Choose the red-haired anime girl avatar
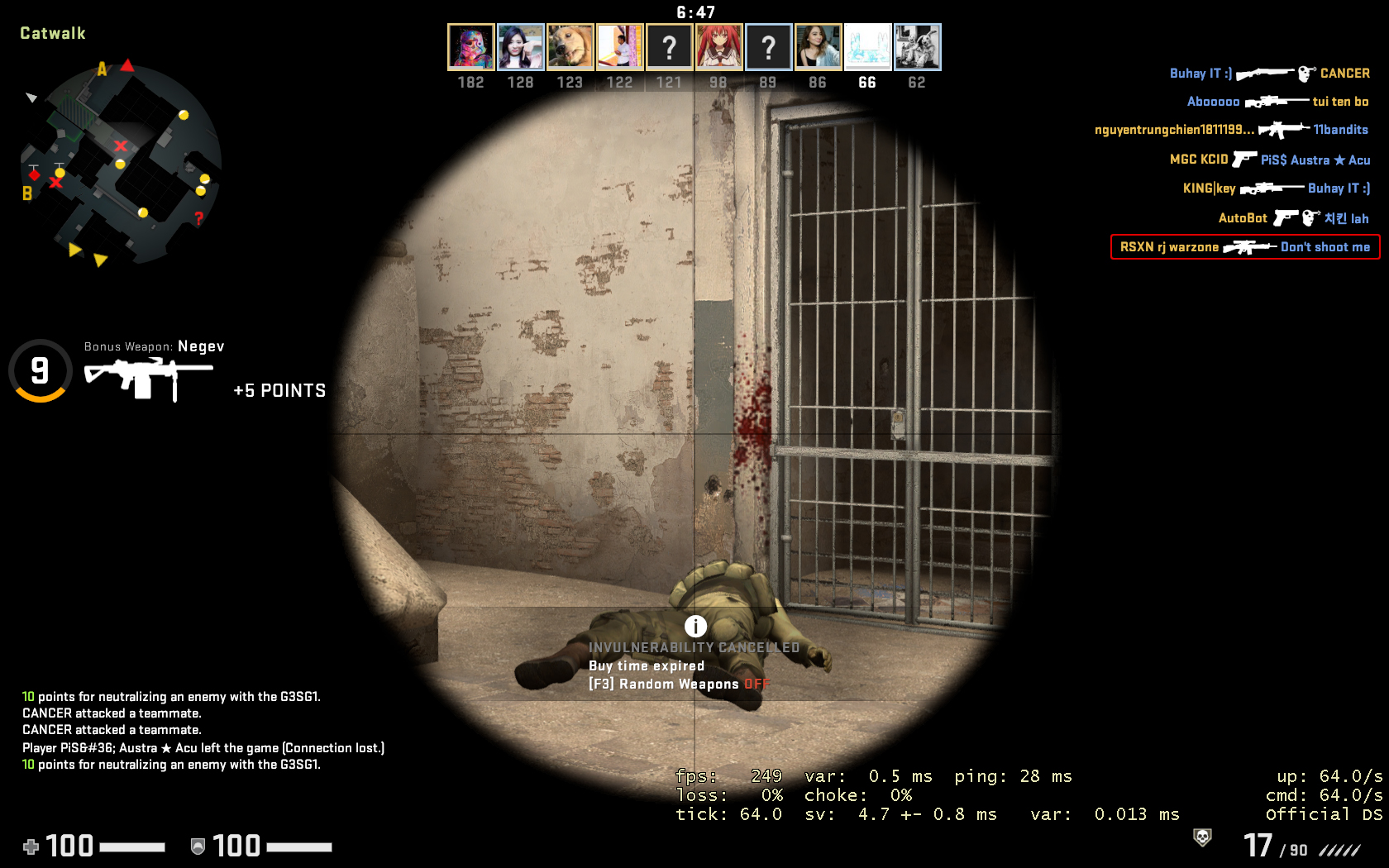1389x868 pixels. pos(718,46)
